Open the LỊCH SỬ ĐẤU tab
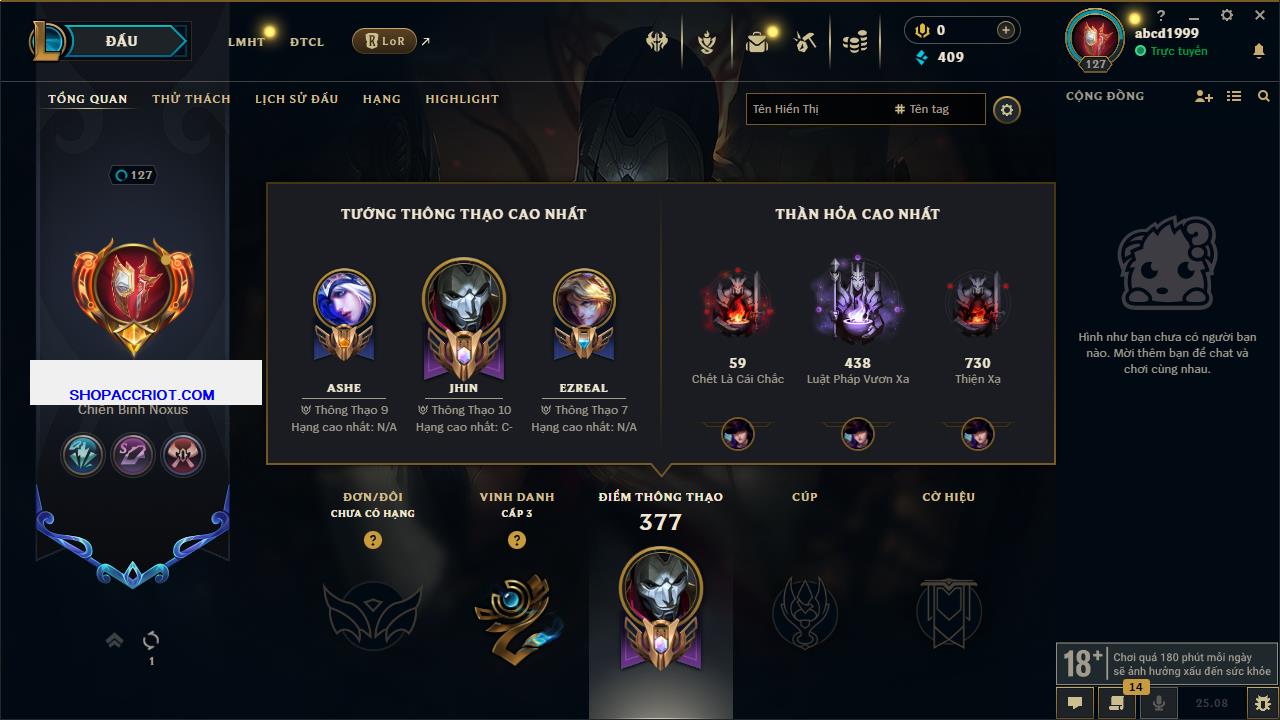Image resolution: width=1280 pixels, height=720 pixels. [296, 99]
